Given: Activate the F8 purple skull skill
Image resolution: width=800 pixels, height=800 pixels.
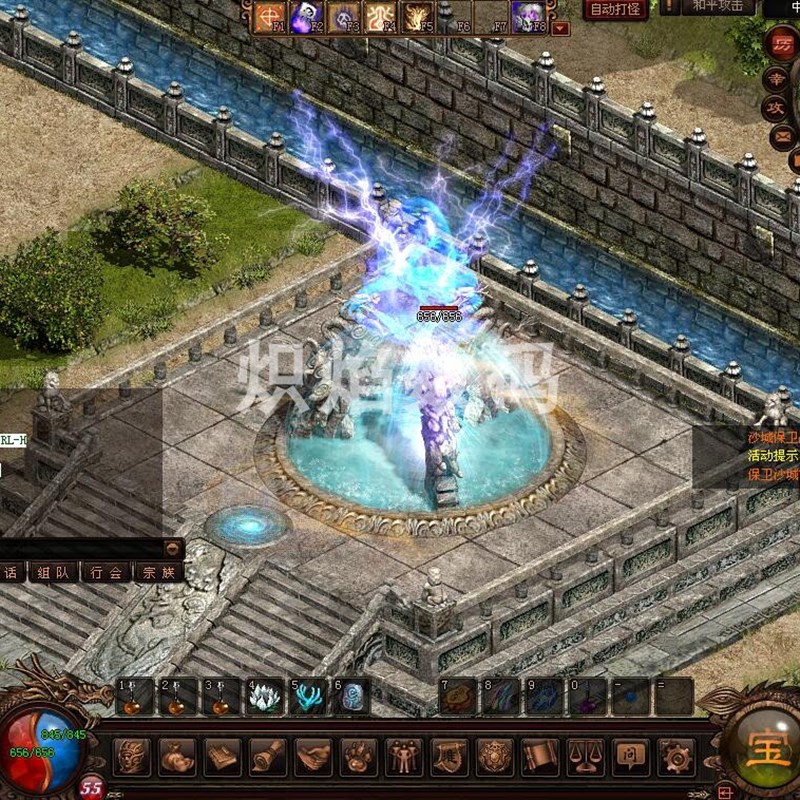Looking at the screenshot, I should click(528, 16).
